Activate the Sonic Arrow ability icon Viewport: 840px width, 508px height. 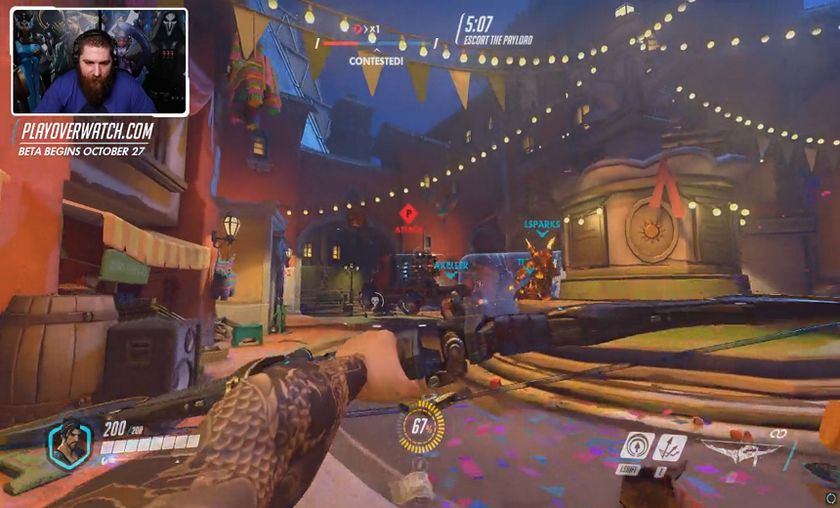tap(636, 447)
